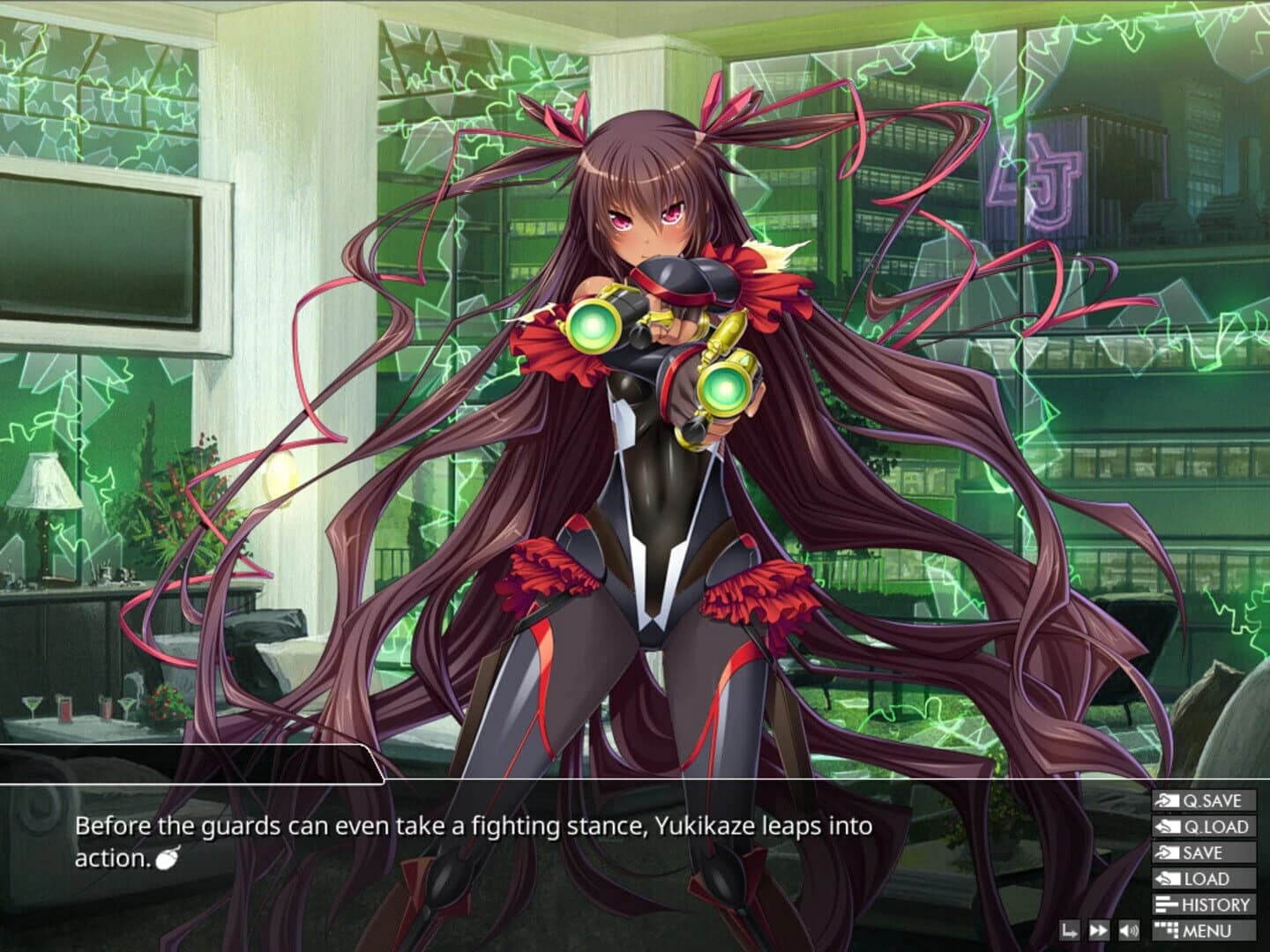Click the text-lines icon on the HISTORY button

click(1167, 904)
